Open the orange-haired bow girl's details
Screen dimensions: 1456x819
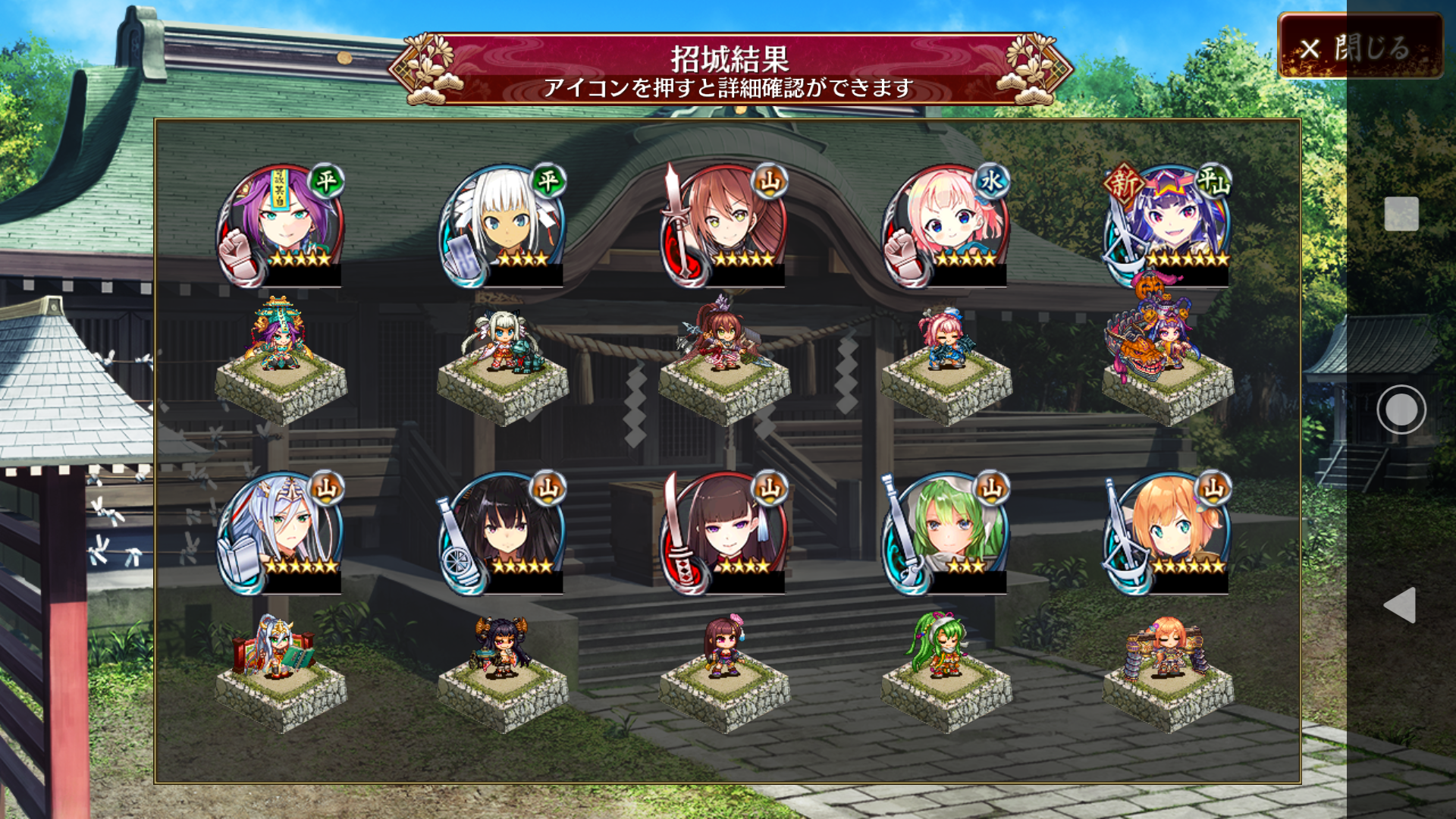click(1169, 532)
